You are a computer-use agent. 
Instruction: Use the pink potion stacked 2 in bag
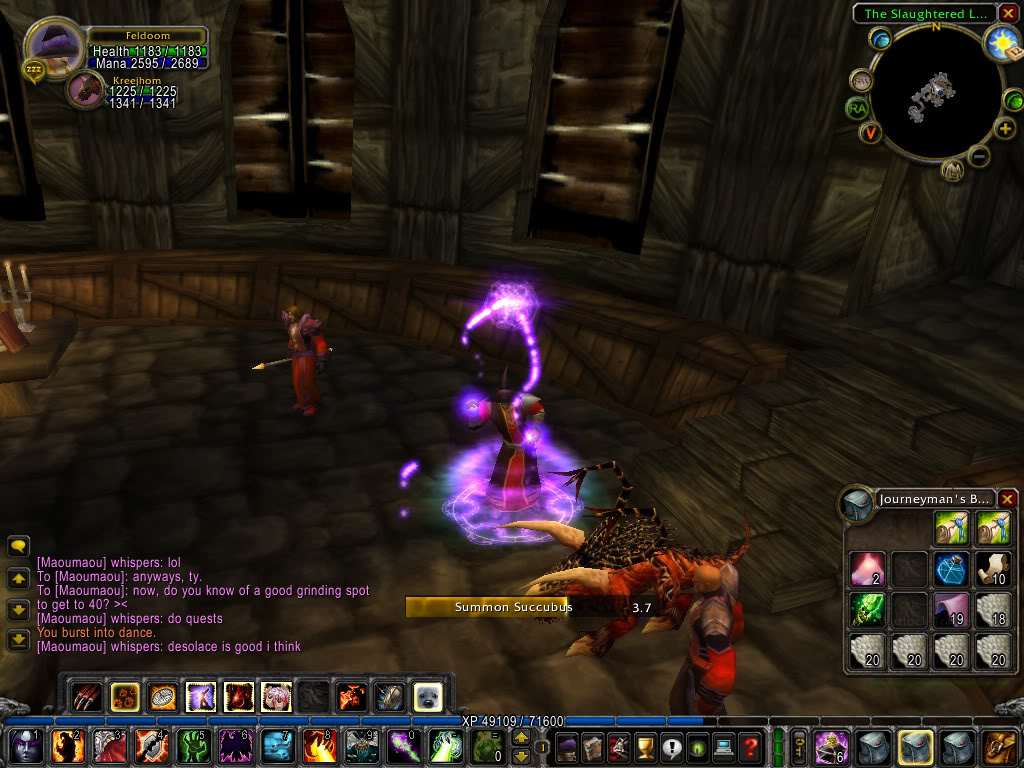[867, 569]
